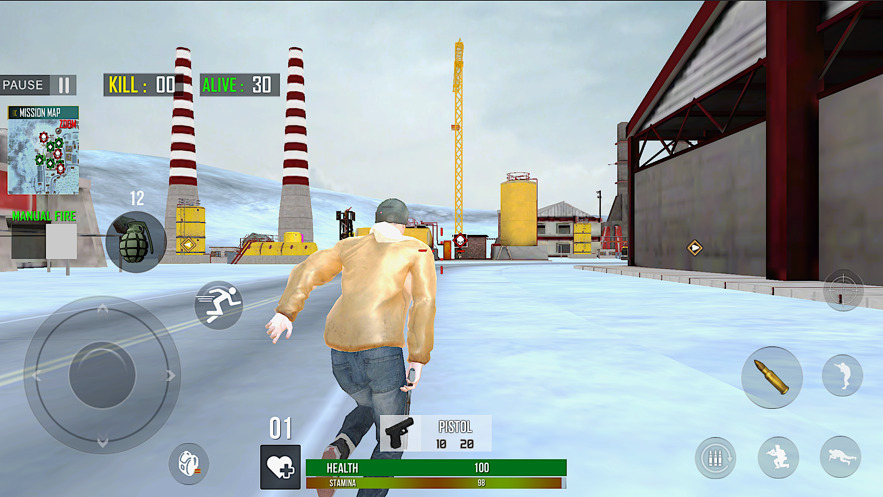
Task: Go prone with the lying soldier button
Action: click(x=840, y=457)
